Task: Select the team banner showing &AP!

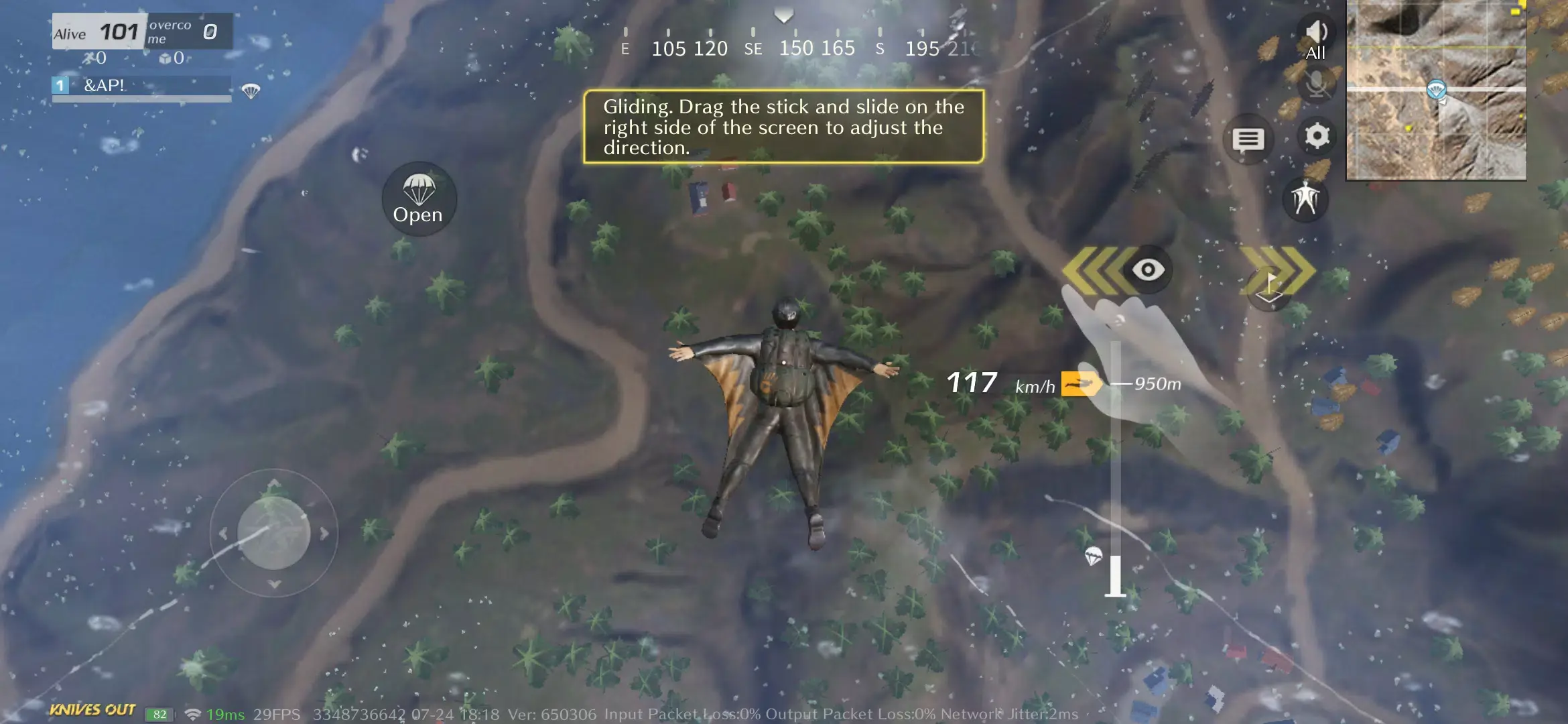Action: tap(141, 86)
